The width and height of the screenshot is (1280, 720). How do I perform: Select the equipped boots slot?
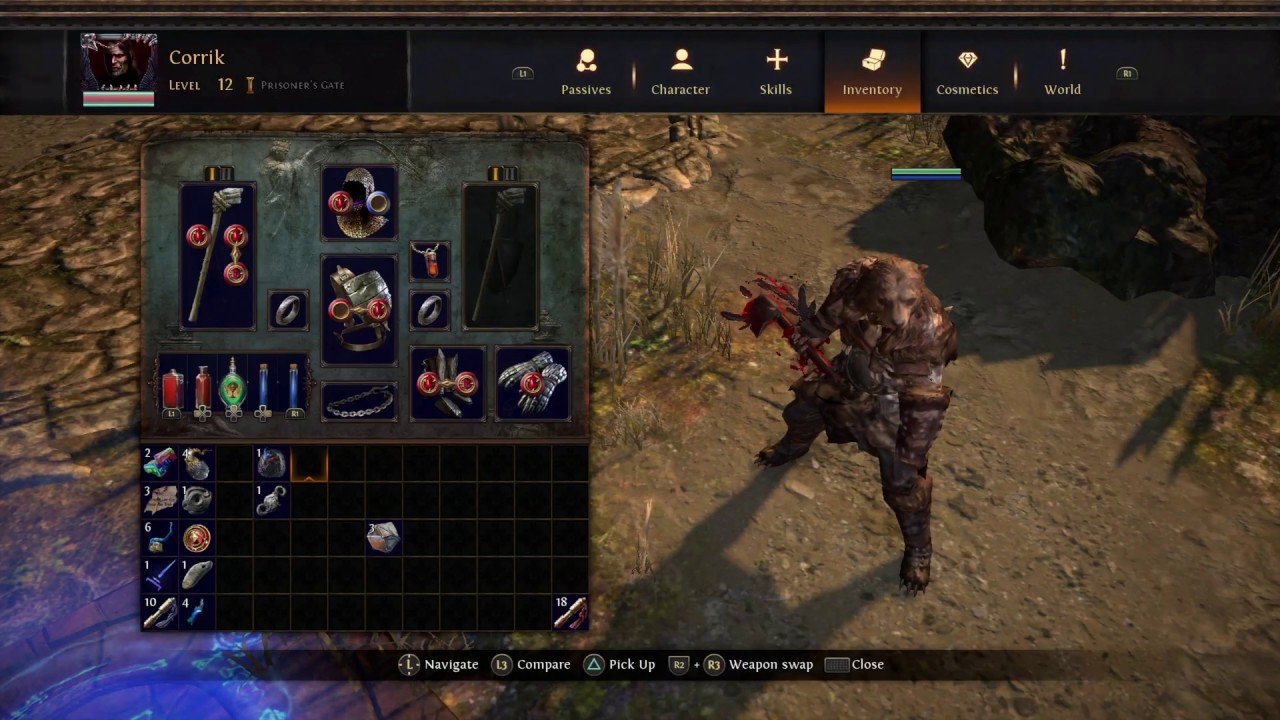pos(447,383)
